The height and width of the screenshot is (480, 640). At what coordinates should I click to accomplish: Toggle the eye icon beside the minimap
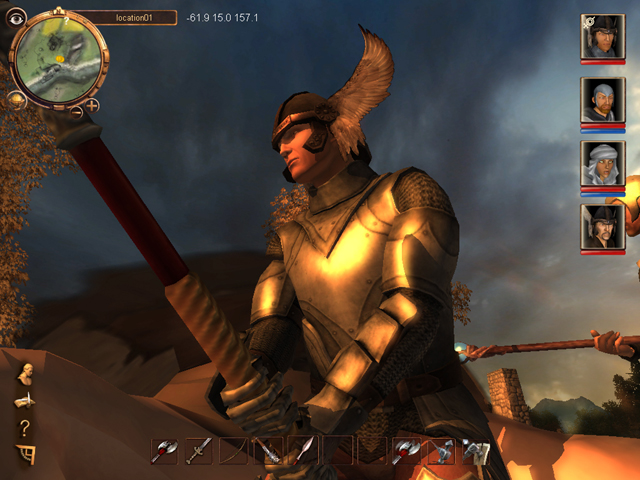click(17, 17)
